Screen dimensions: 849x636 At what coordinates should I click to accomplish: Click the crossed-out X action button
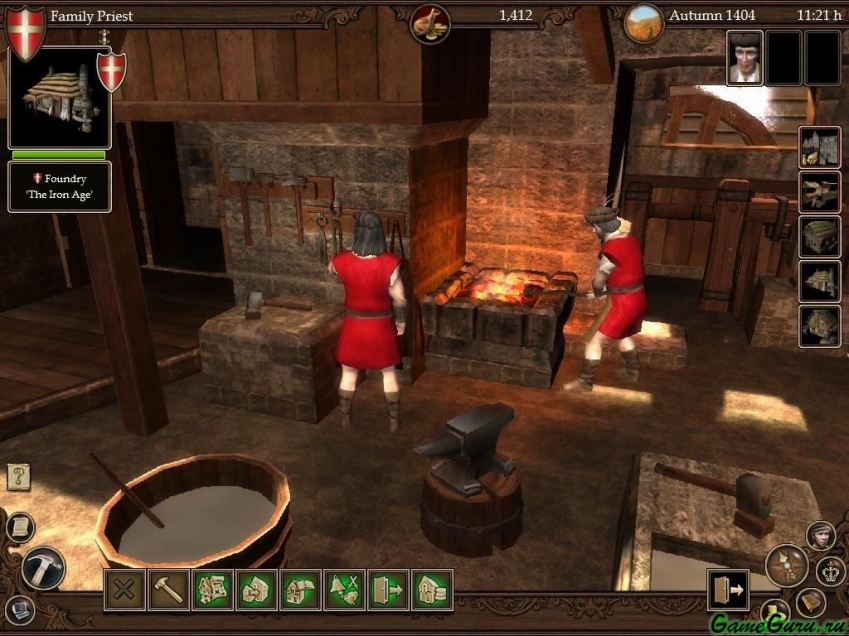pyautogui.click(x=124, y=590)
